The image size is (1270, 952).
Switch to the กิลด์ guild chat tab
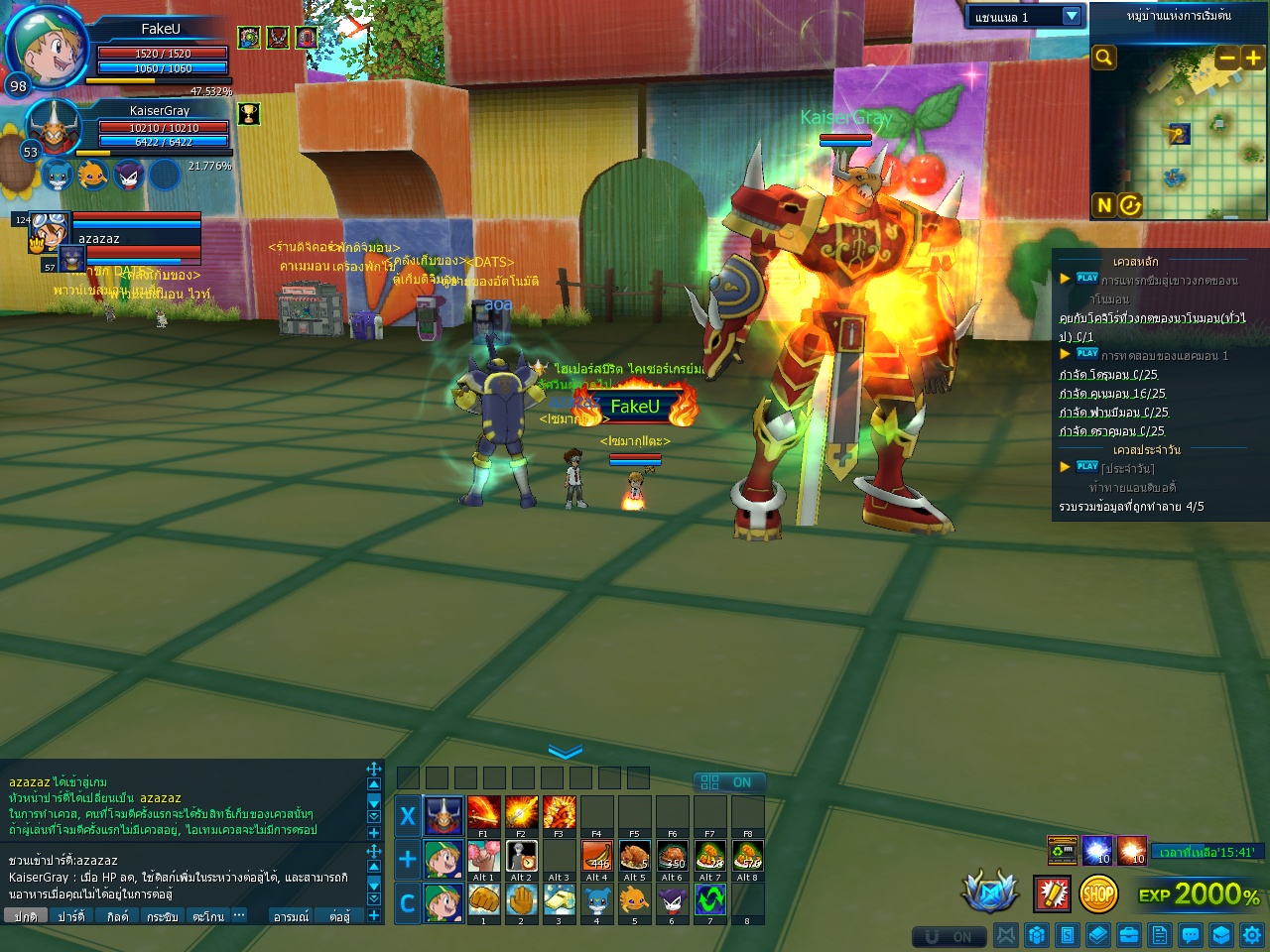point(117,916)
